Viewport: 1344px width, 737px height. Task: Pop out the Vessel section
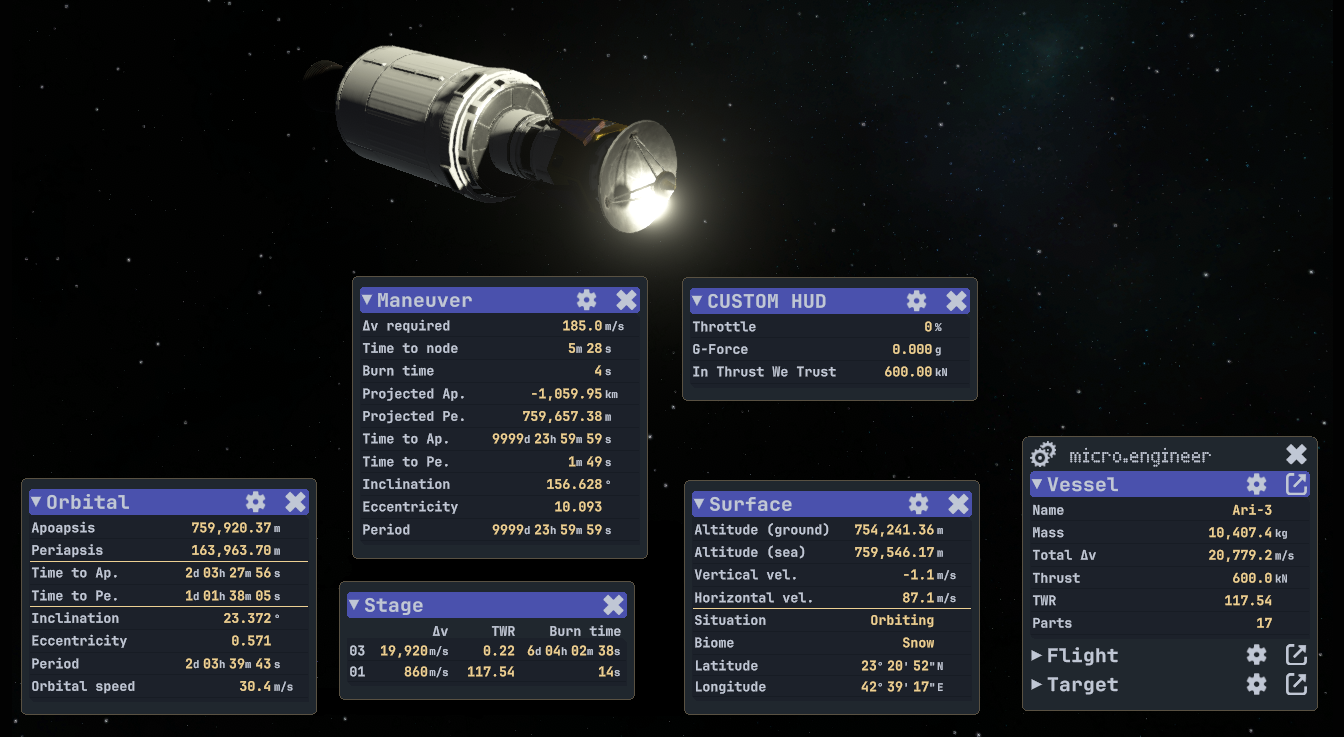(x=1296, y=485)
